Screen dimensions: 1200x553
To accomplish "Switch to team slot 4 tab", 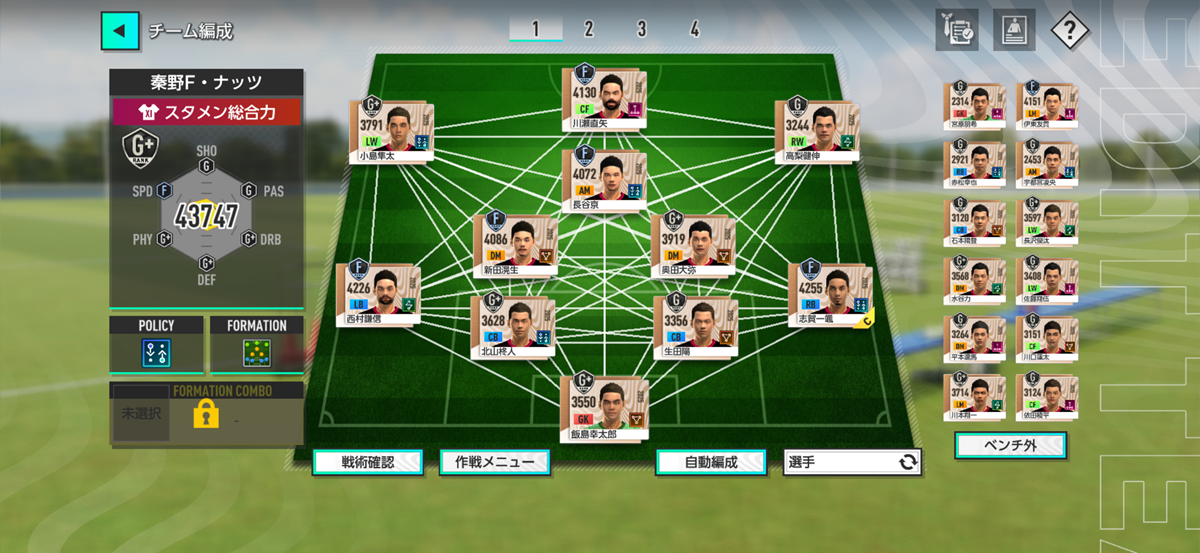I will click(x=694, y=29).
